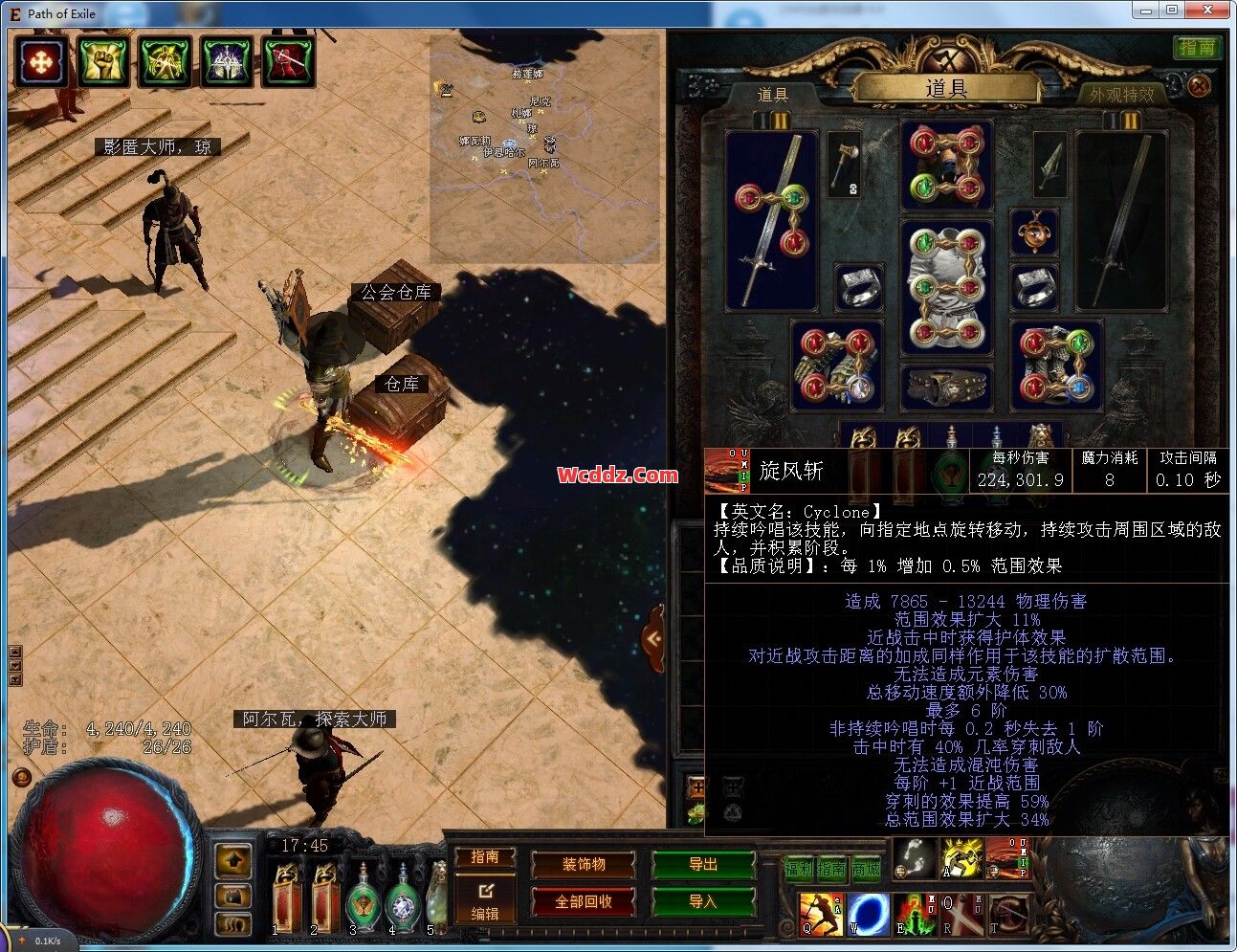This screenshot has width=1237, height=952.
Task: Activate the blue portal skill icon
Action: 869,915
